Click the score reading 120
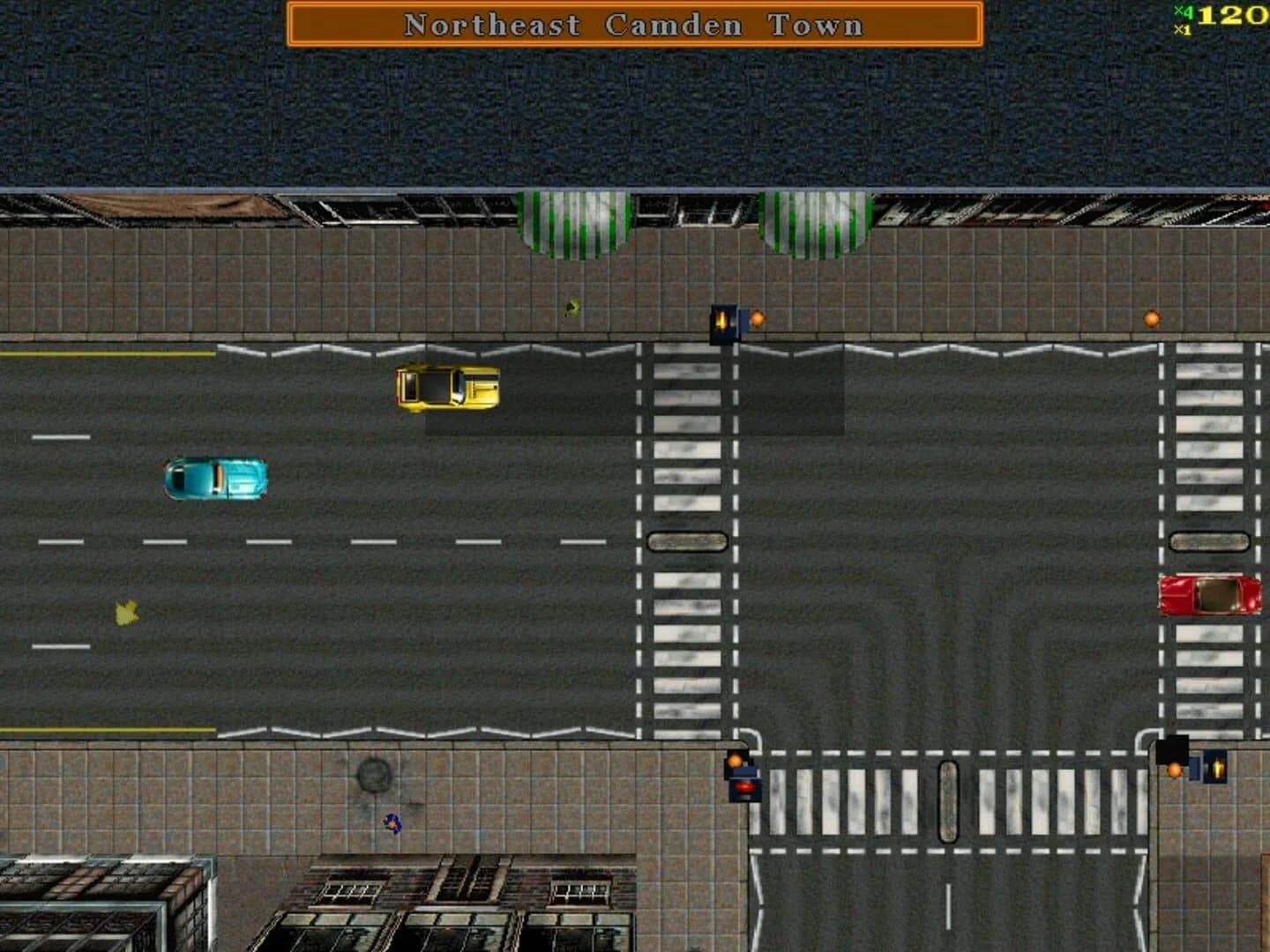This screenshot has height=952, width=1270. [x=1233, y=15]
